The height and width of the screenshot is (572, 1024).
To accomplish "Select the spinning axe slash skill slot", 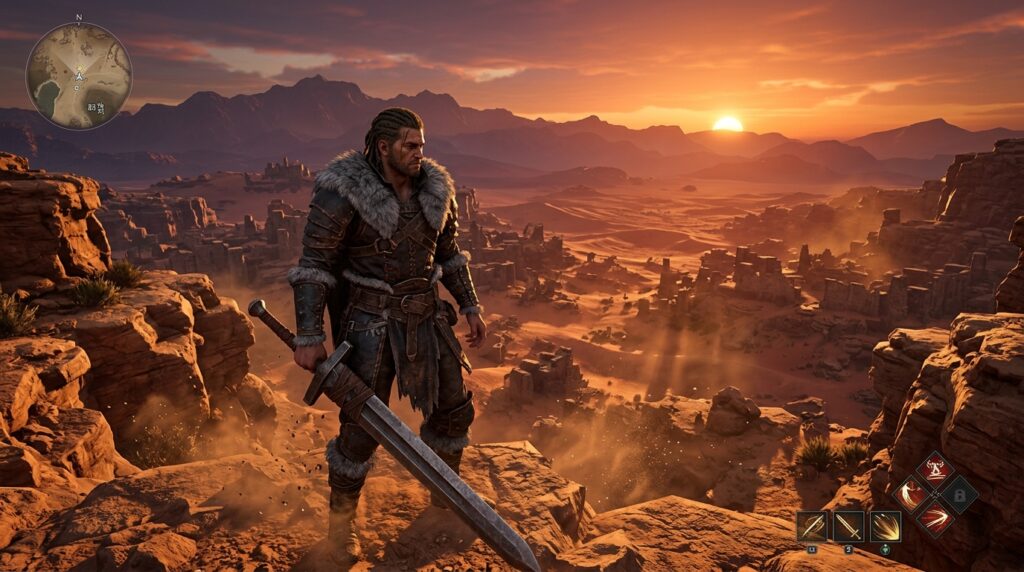I will tap(812, 526).
